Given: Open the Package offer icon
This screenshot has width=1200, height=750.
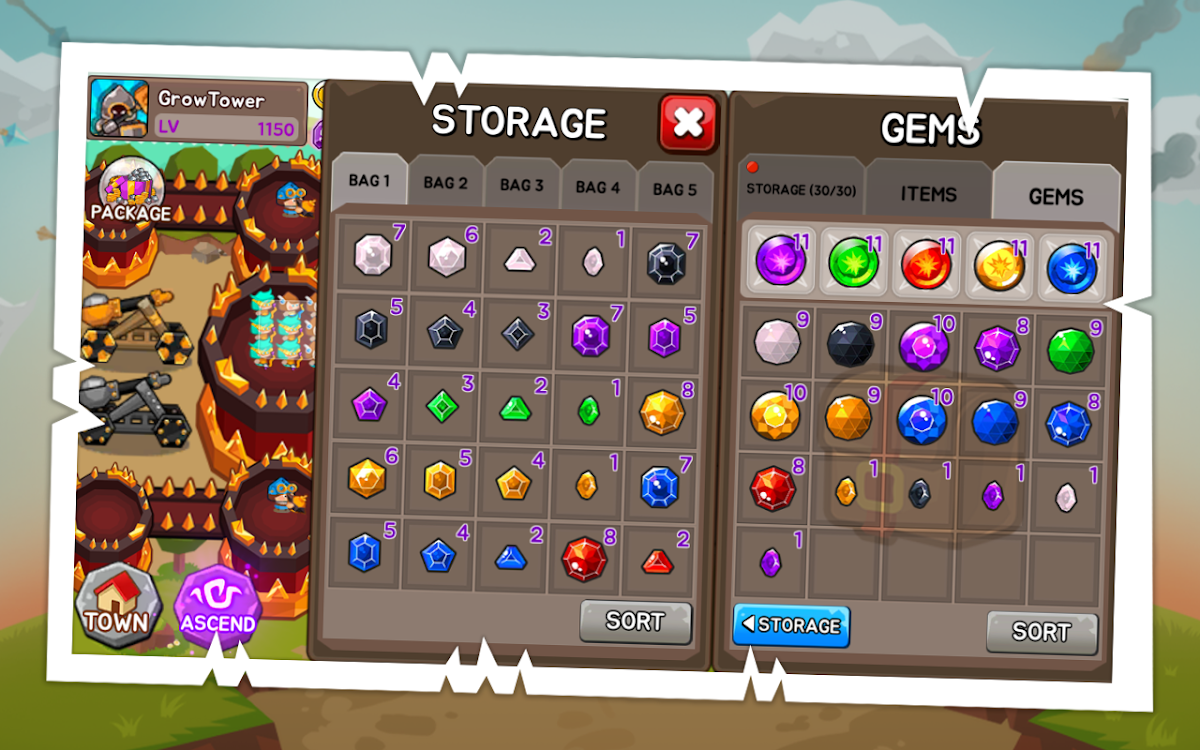Looking at the screenshot, I should click(131, 192).
